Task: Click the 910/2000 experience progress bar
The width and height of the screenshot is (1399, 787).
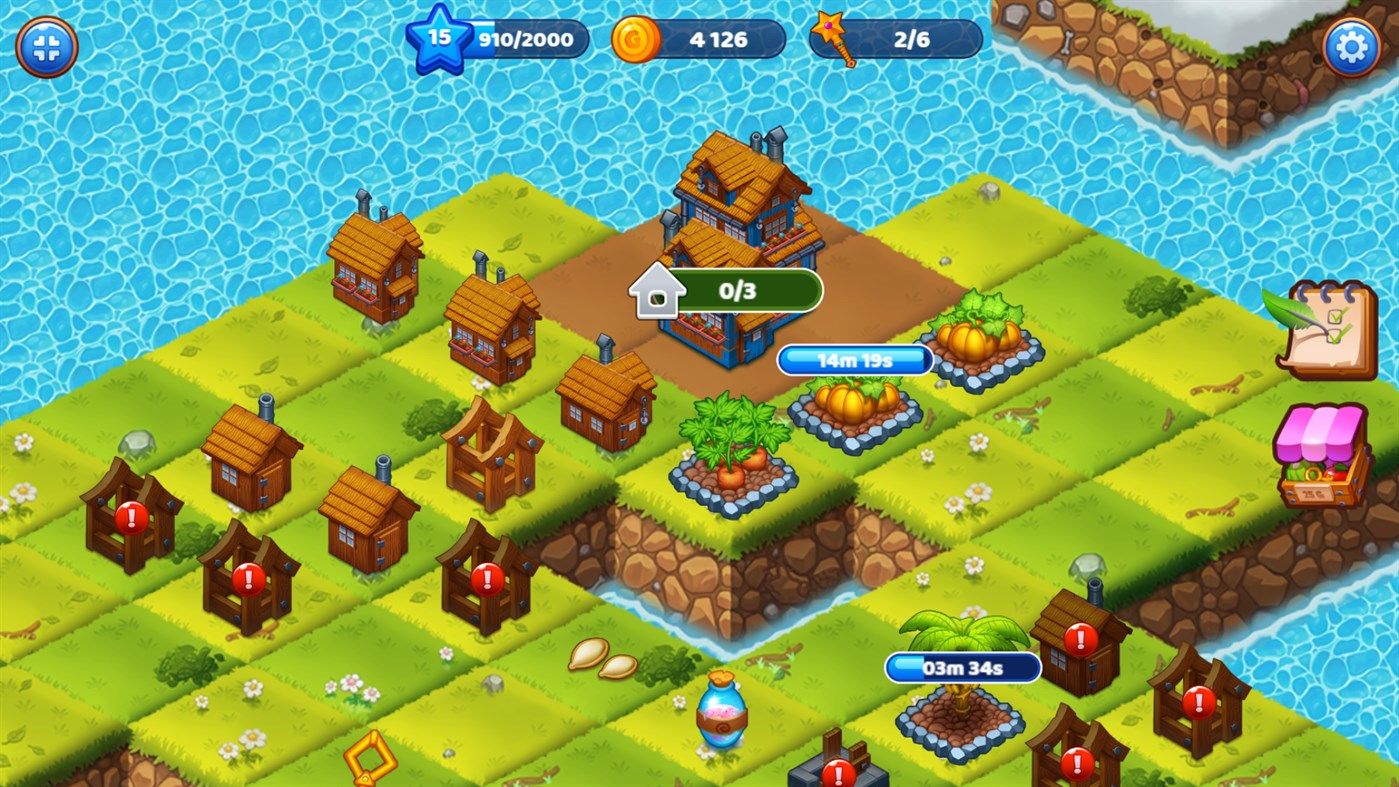Action: [x=525, y=40]
